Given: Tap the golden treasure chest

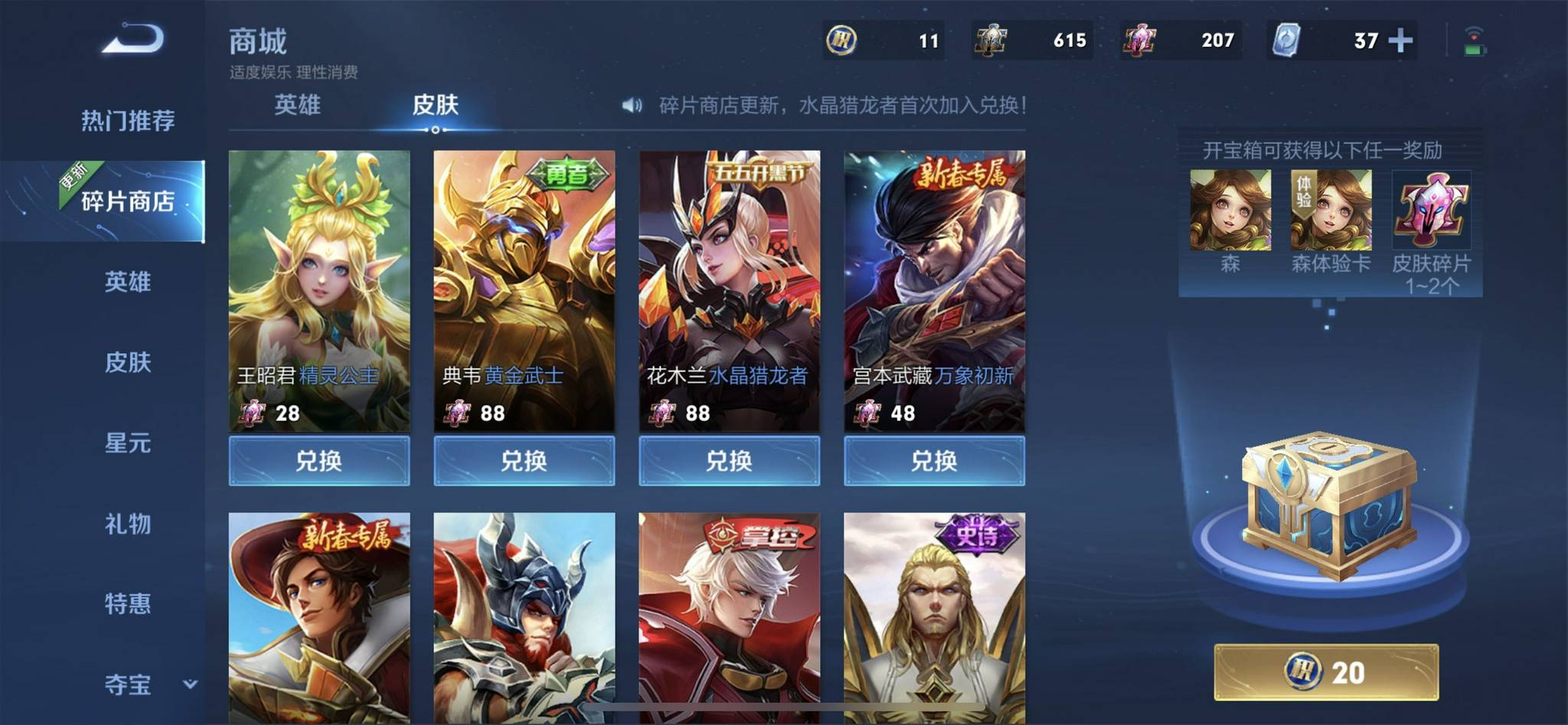Looking at the screenshot, I should tap(1328, 505).
